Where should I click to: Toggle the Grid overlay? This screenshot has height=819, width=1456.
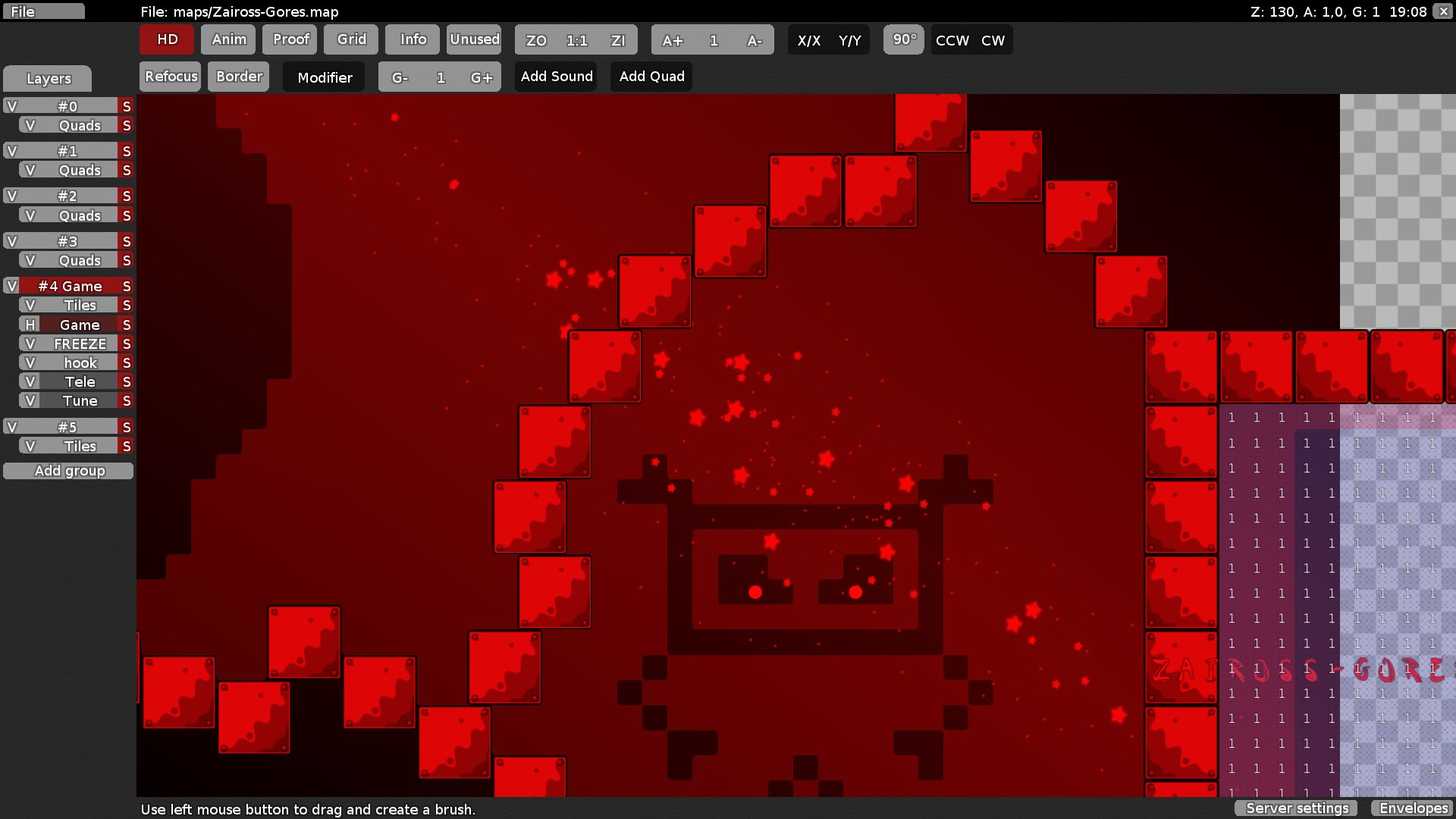[x=351, y=39]
